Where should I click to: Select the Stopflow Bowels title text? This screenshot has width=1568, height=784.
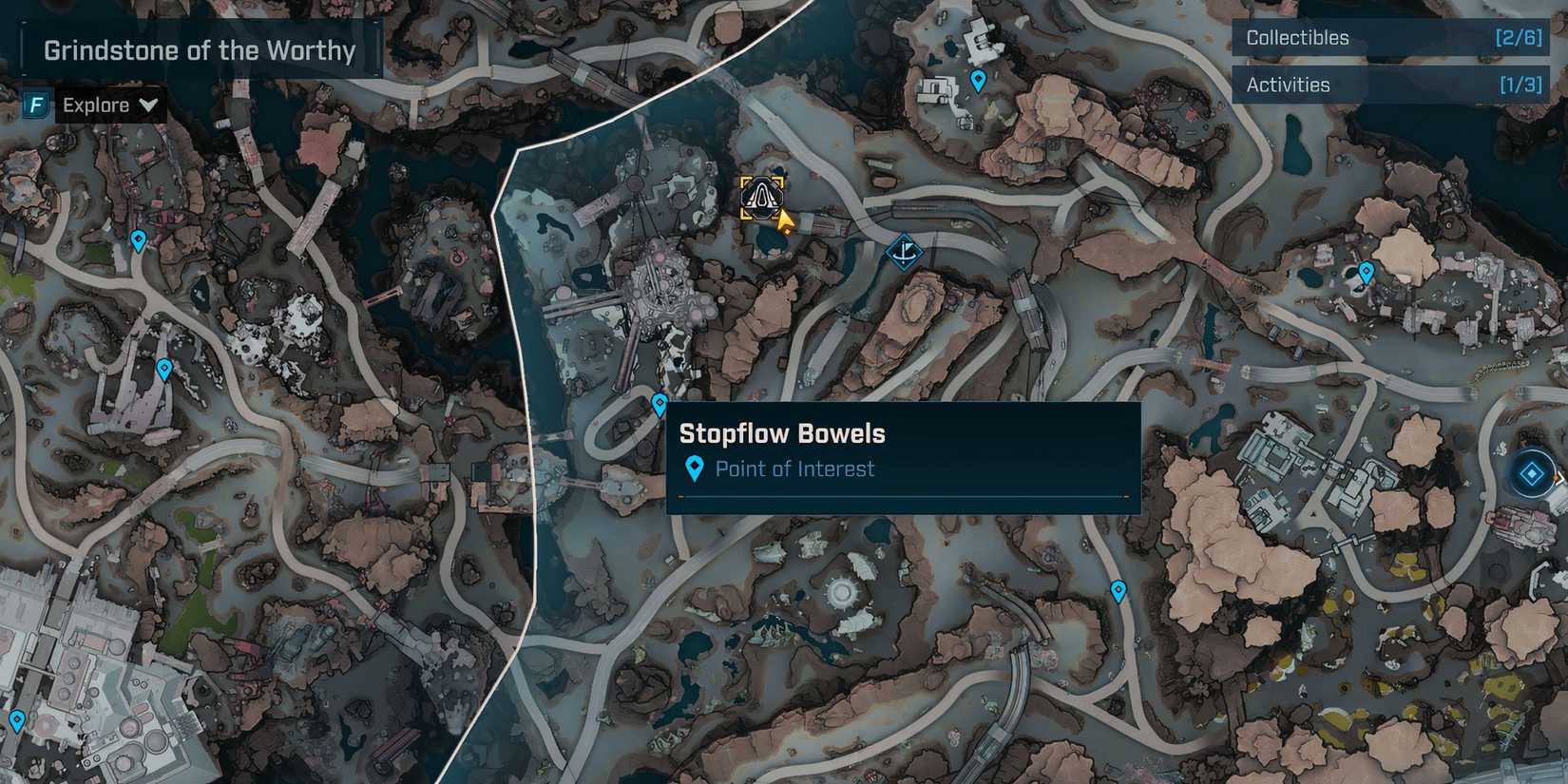[x=781, y=433]
